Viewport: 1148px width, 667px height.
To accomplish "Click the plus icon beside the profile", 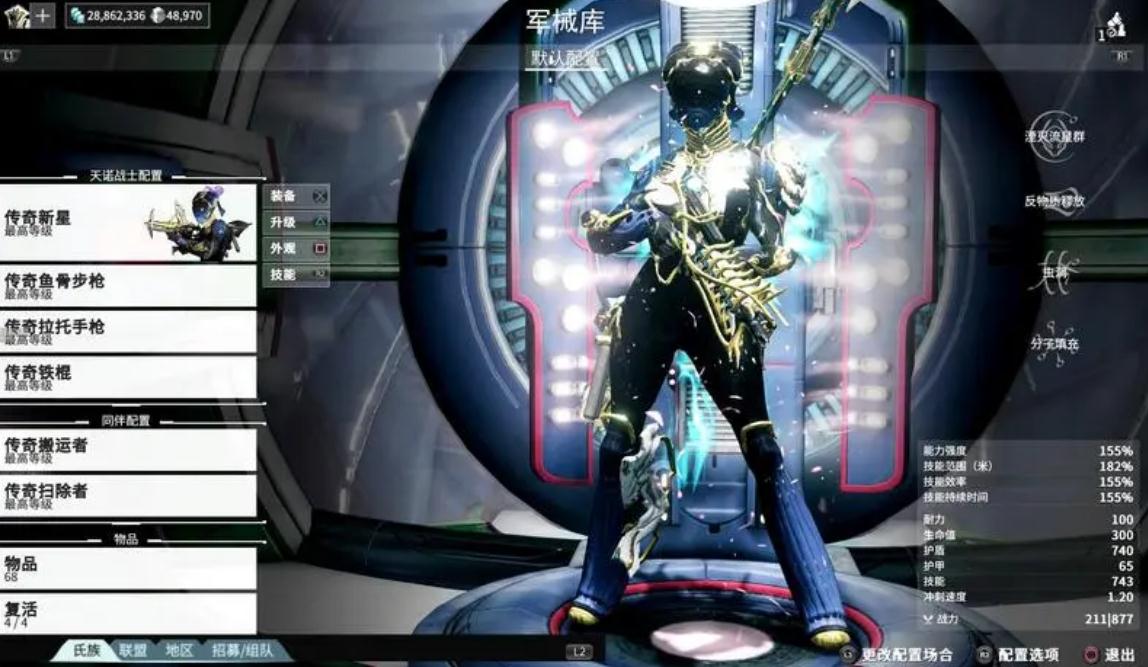I will [x=43, y=15].
